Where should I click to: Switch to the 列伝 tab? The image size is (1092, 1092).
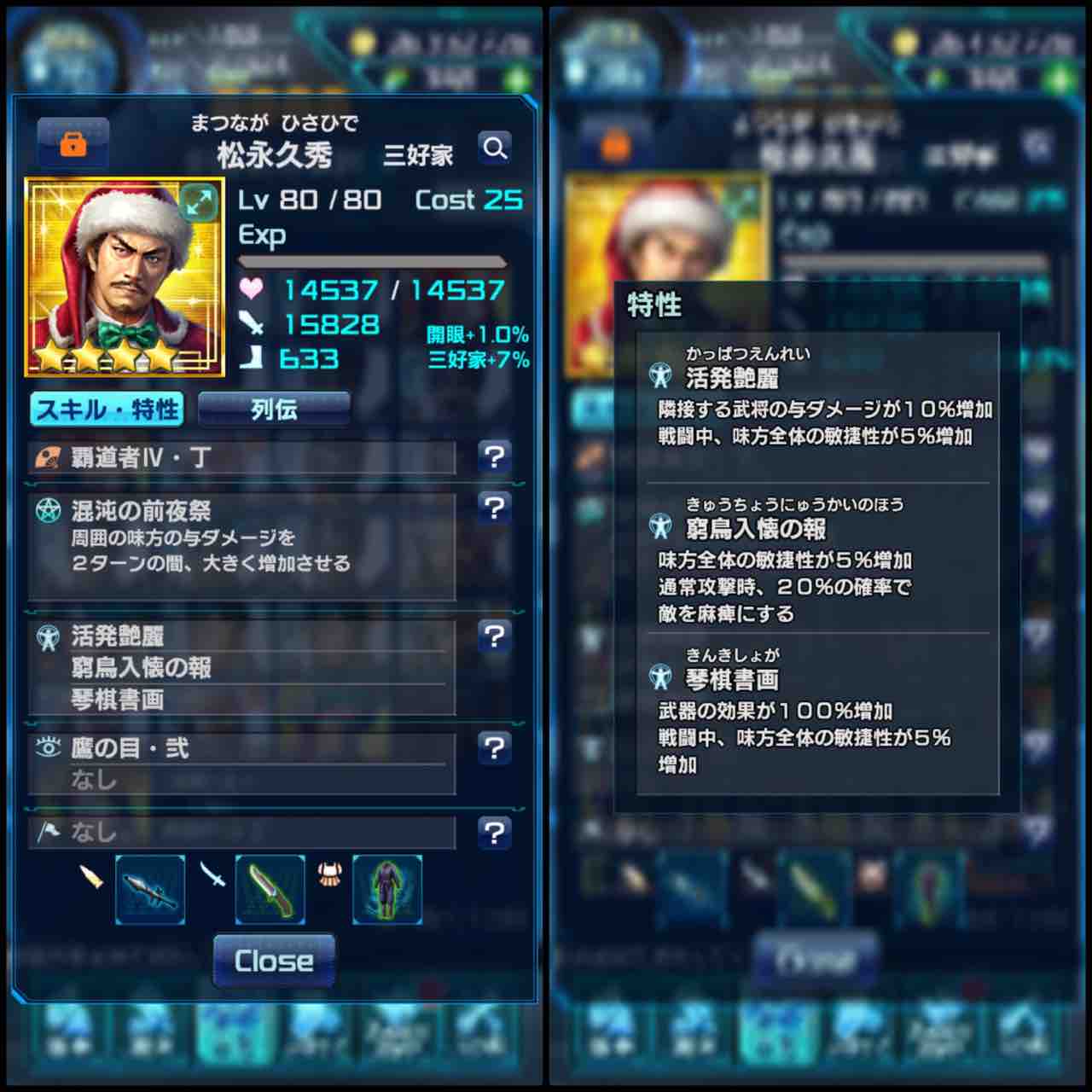[x=275, y=409]
